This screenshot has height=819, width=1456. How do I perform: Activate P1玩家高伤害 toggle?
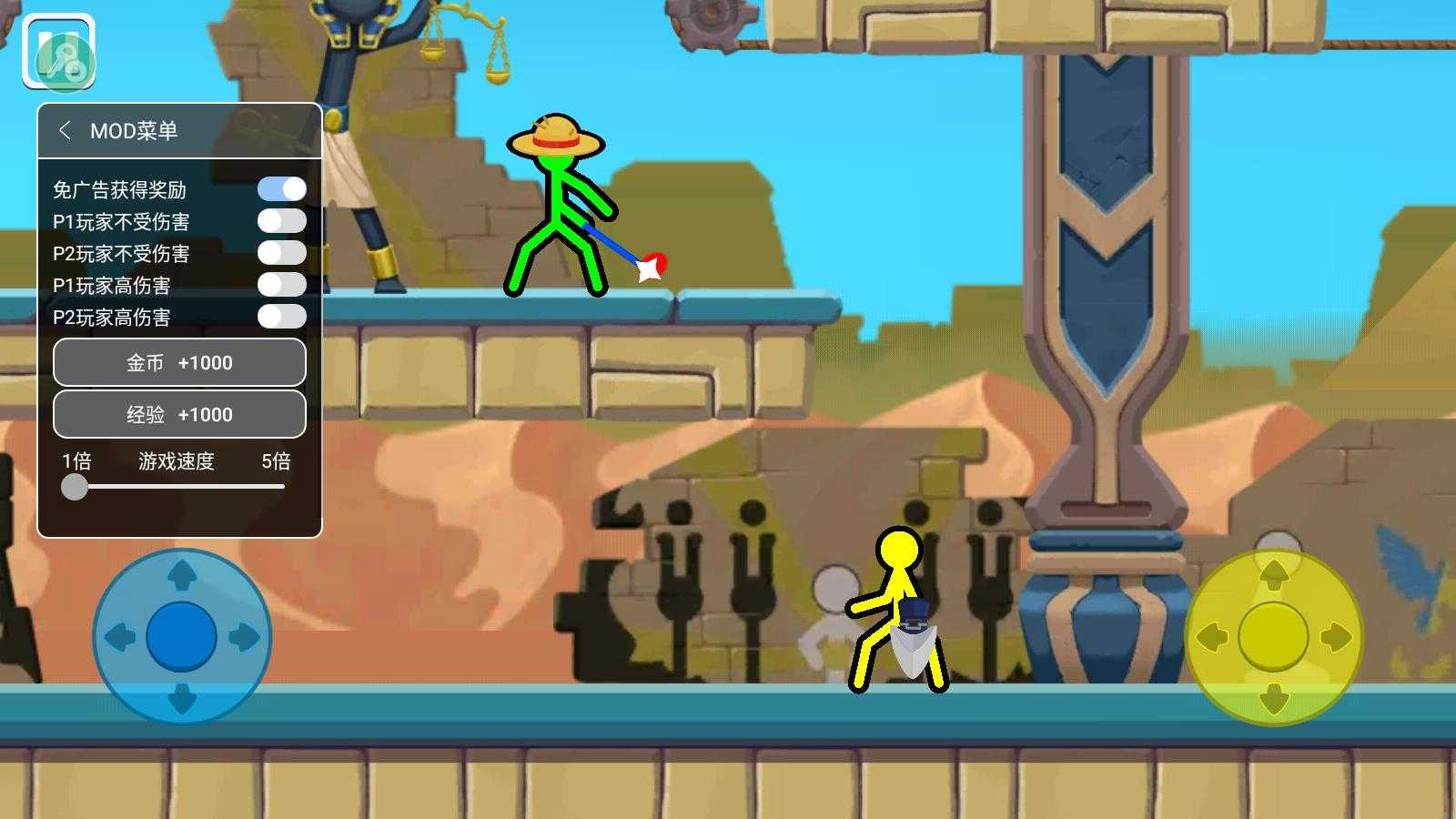(281, 285)
